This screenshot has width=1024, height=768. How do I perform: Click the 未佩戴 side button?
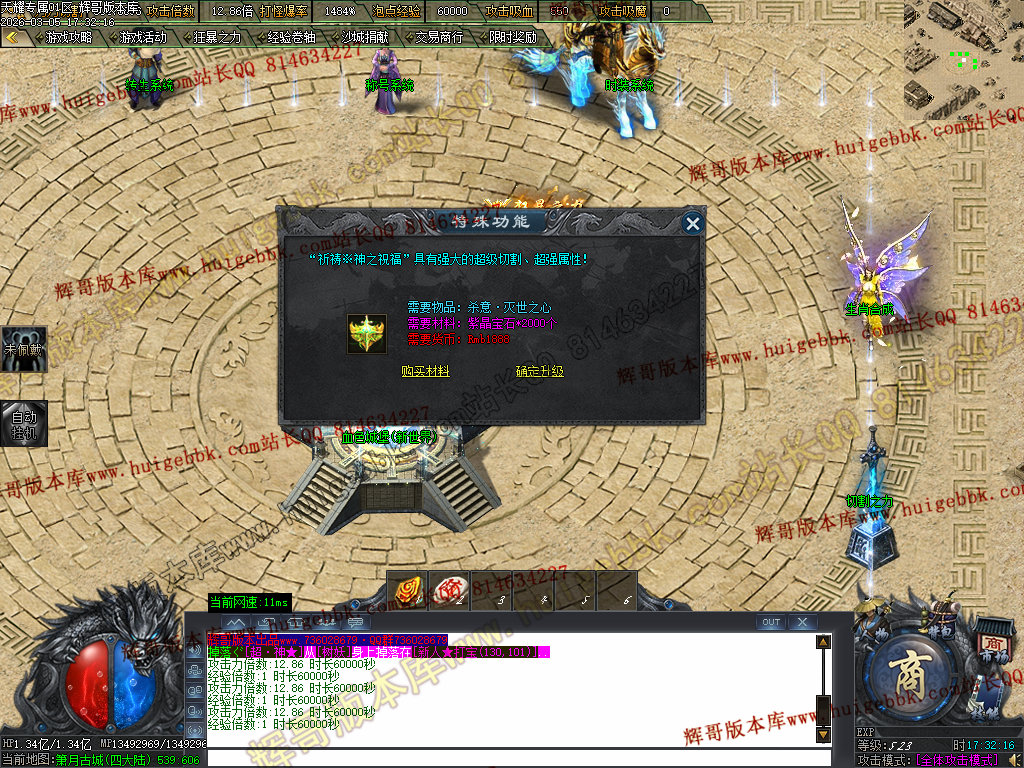23,350
